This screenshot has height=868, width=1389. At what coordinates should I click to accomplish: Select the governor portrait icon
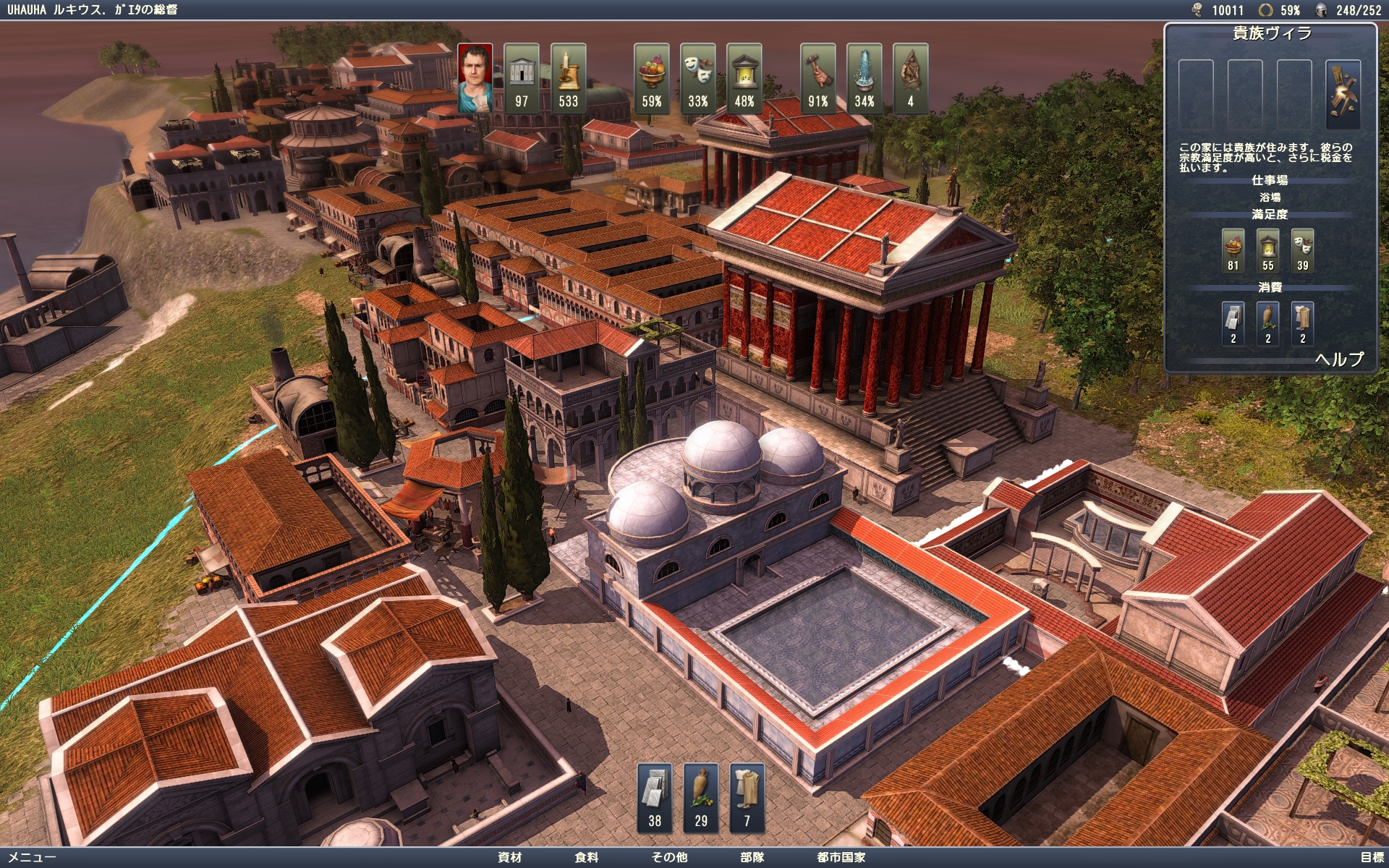point(475,78)
